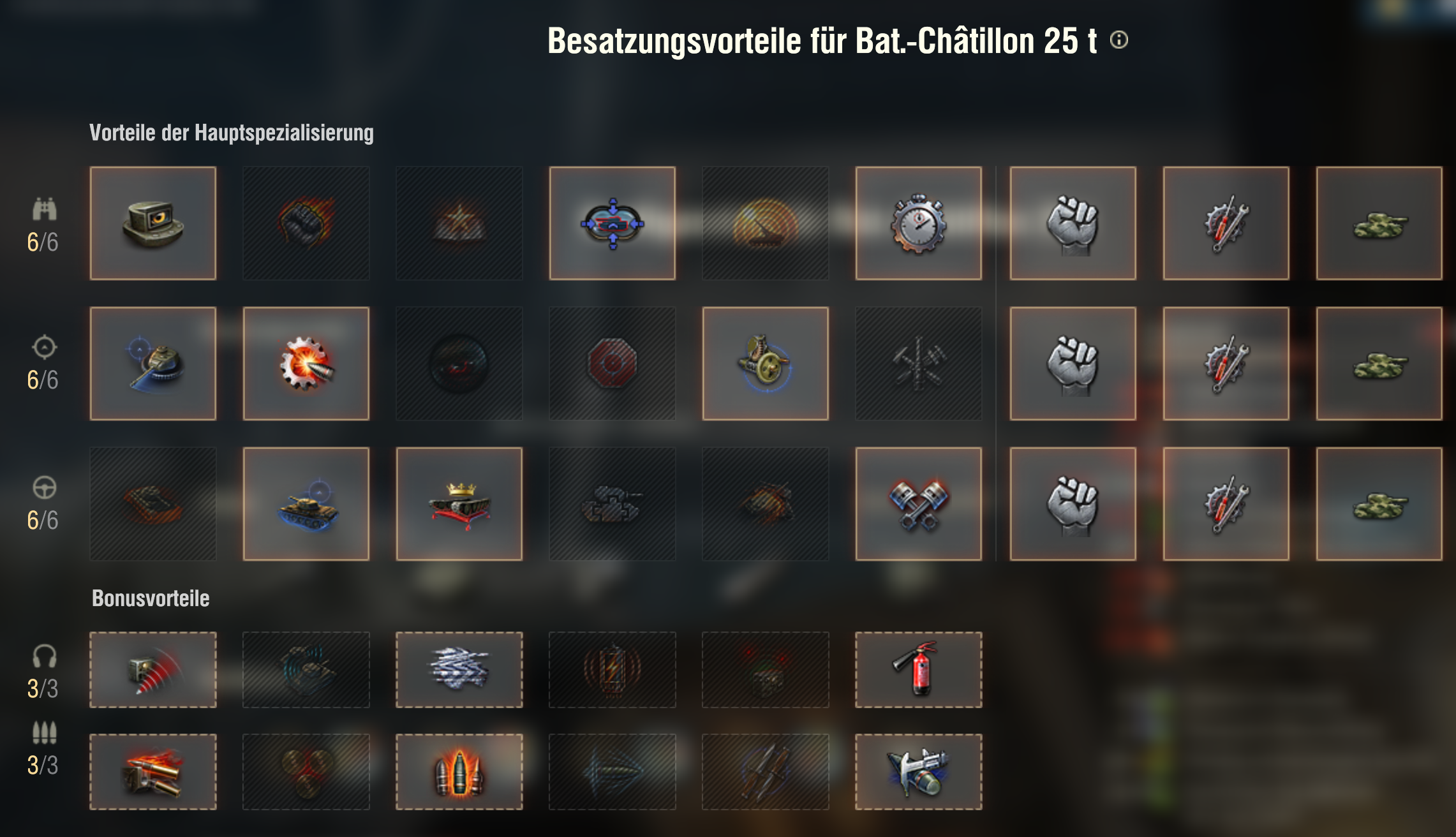Choose the fire extinguisher bonus perk
The image size is (1456, 837).
pos(919,670)
